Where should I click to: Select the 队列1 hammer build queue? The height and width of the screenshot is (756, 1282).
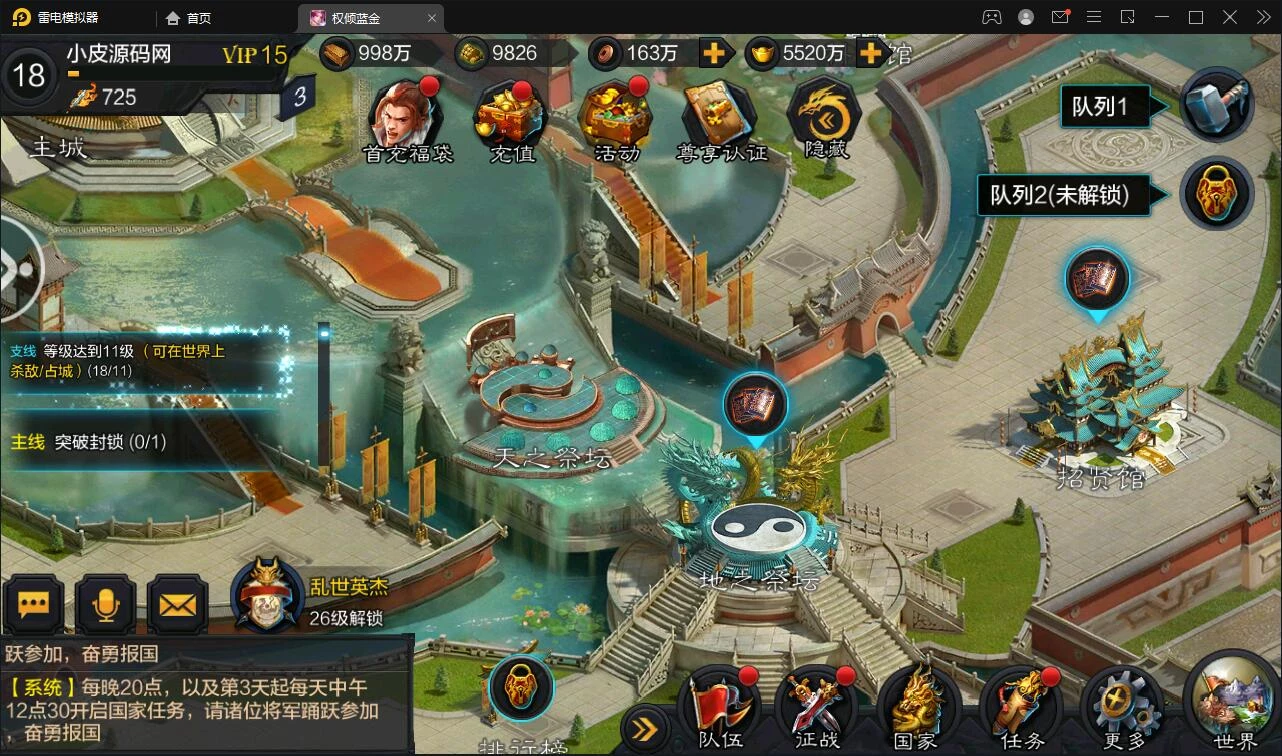tap(1217, 105)
